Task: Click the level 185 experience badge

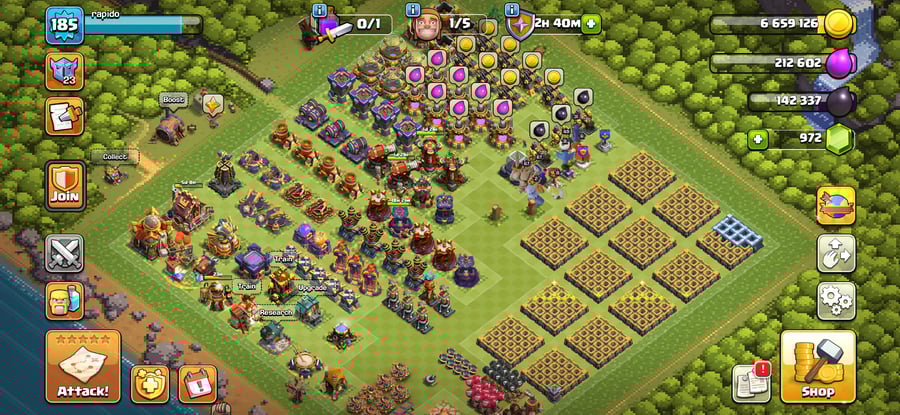Action: coord(63,25)
